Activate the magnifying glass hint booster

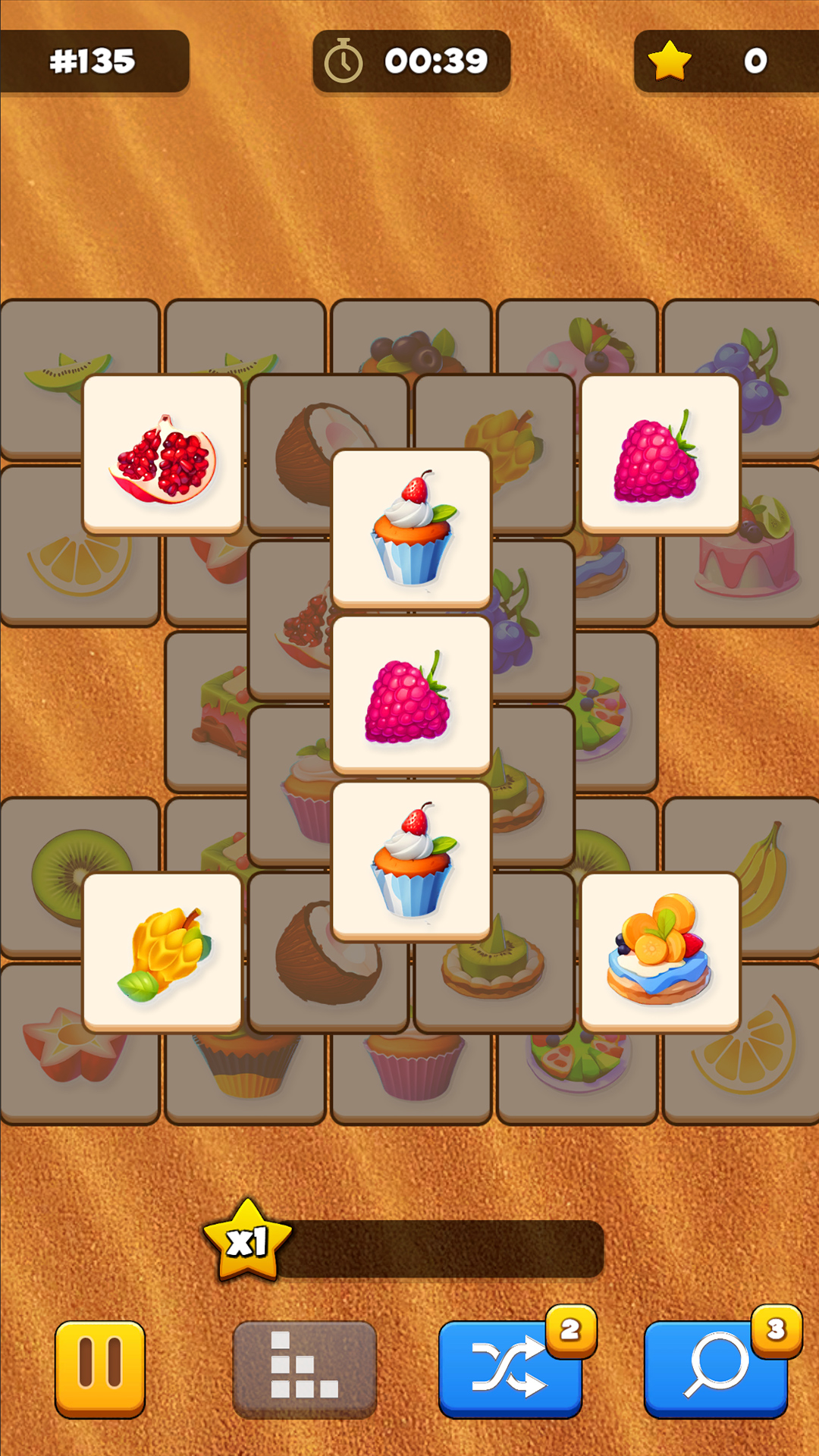point(715,1368)
